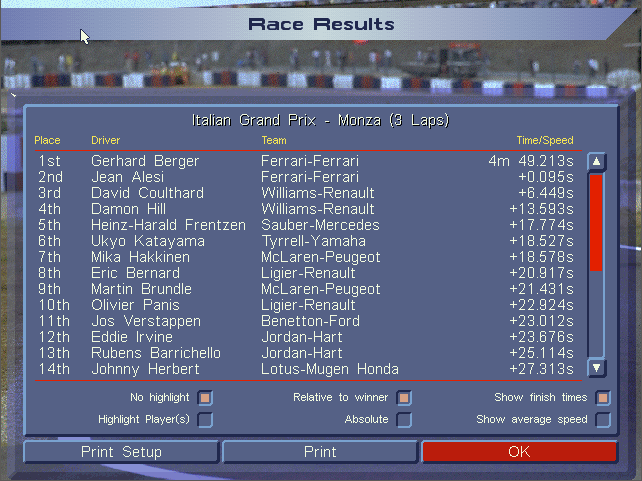
Task: Click the results list scroll-down arrow
Action: coord(596,367)
